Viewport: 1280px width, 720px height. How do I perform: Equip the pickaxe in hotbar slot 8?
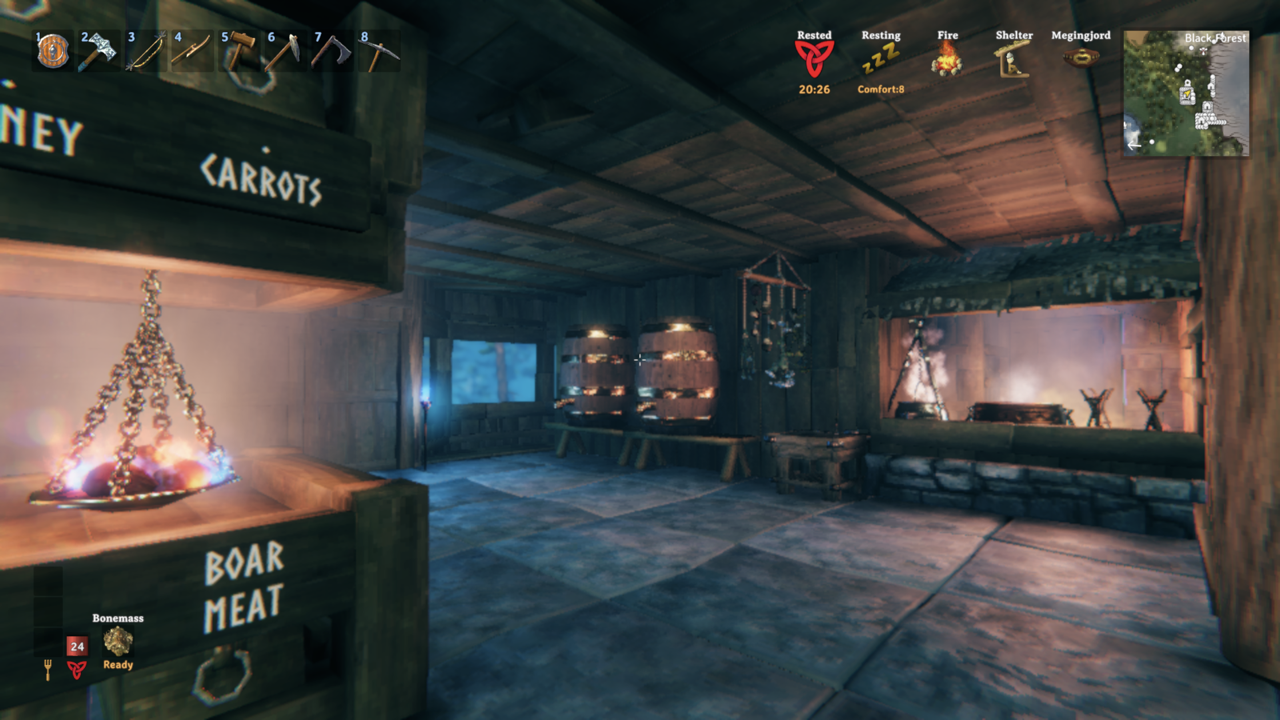tap(378, 51)
